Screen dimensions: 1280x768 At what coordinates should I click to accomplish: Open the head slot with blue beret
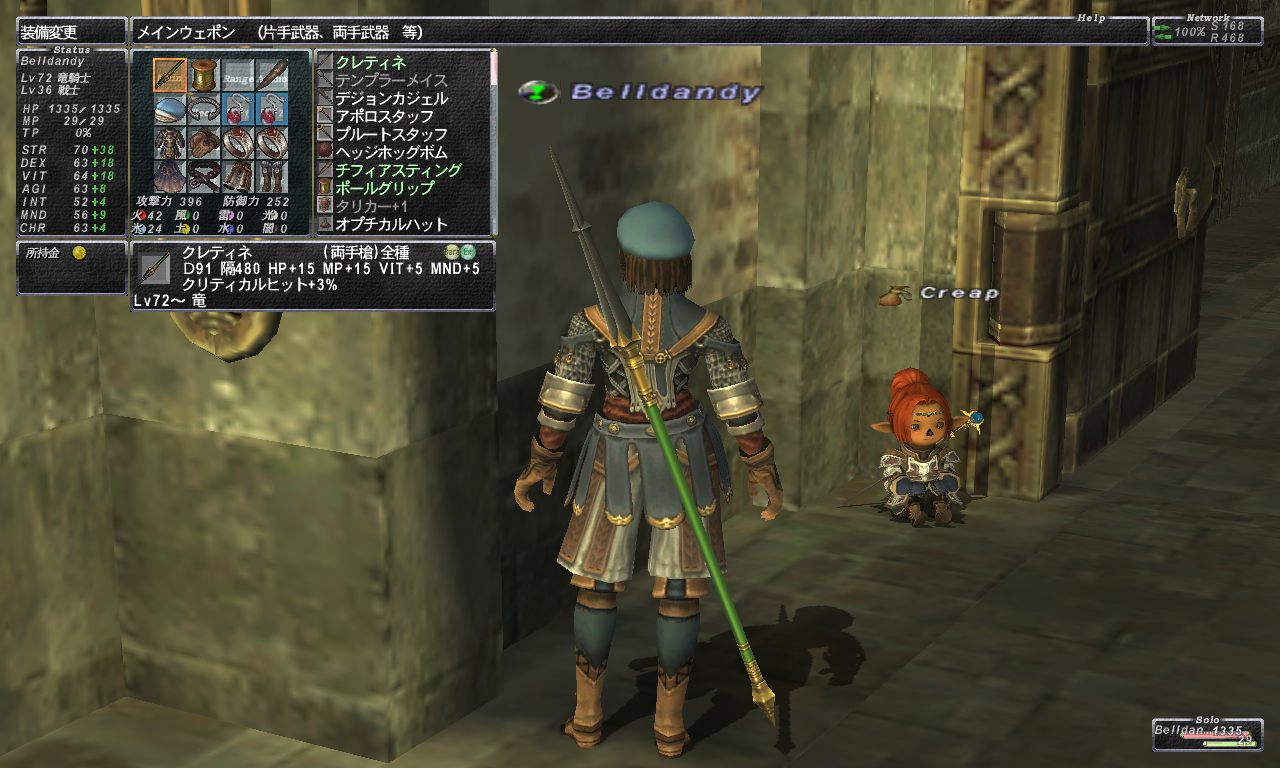[x=170, y=108]
